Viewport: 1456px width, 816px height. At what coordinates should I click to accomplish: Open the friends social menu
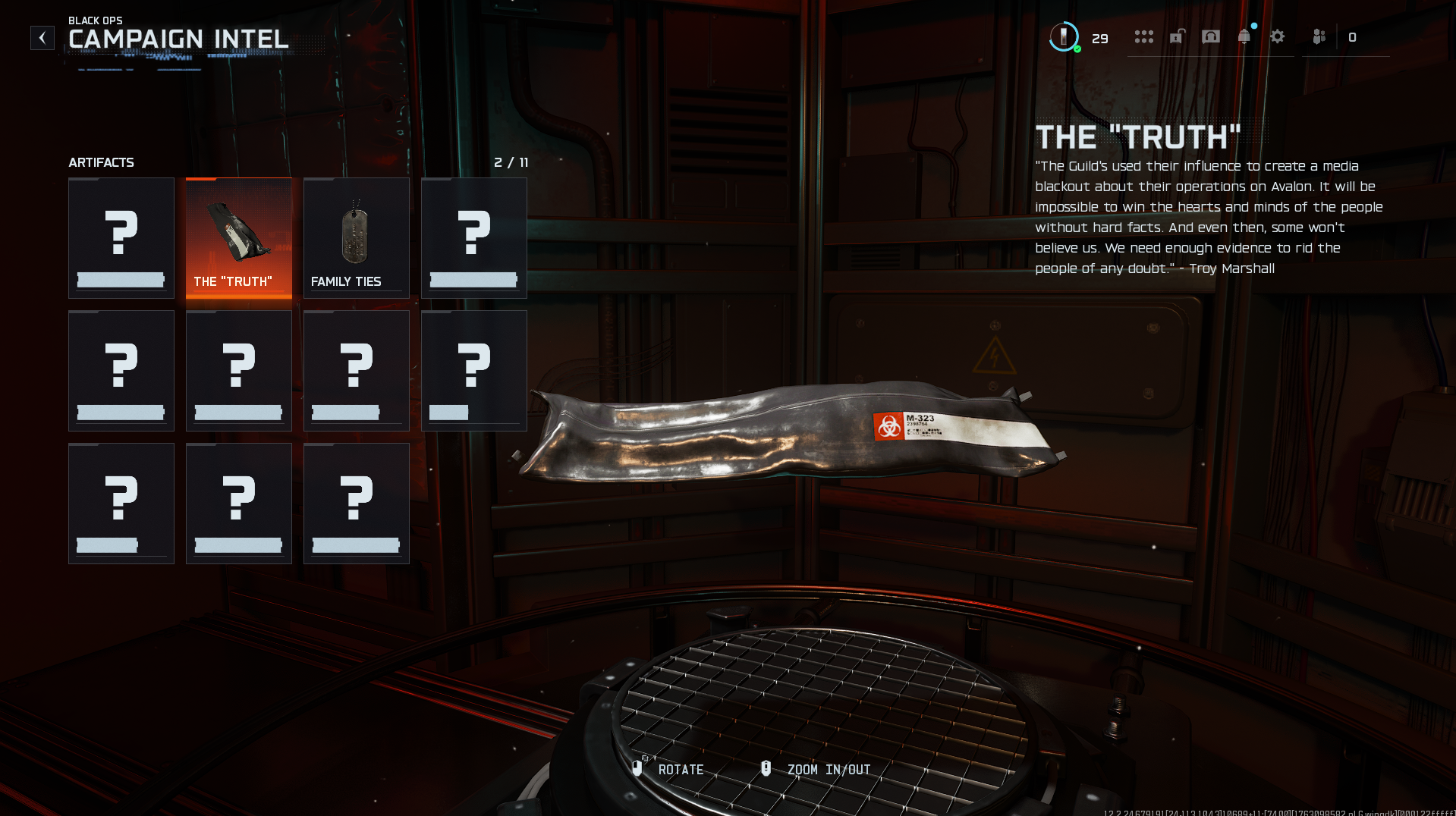[1319, 37]
